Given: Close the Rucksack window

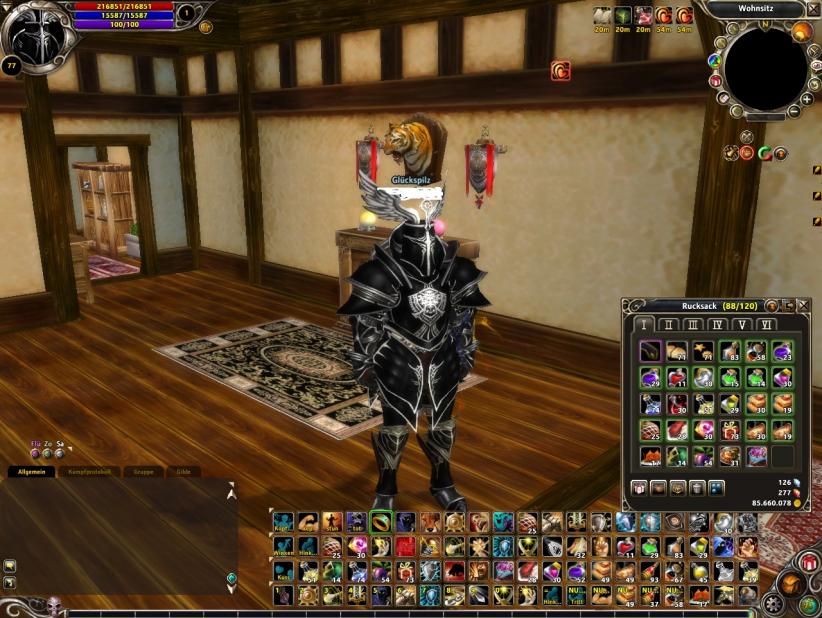Looking at the screenshot, I should 802,305.
